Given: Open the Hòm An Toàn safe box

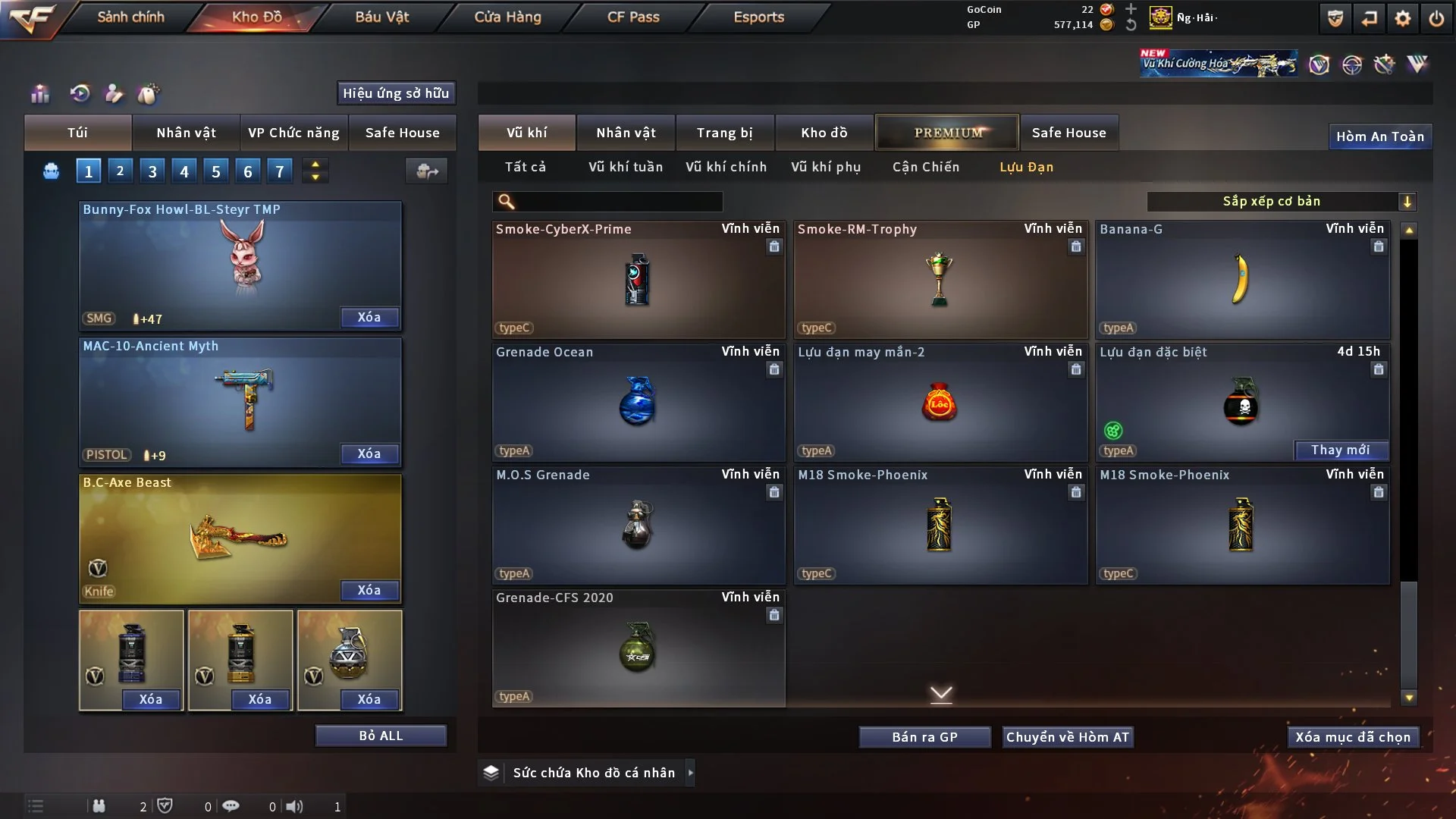Looking at the screenshot, I should tap(1379, 136).
